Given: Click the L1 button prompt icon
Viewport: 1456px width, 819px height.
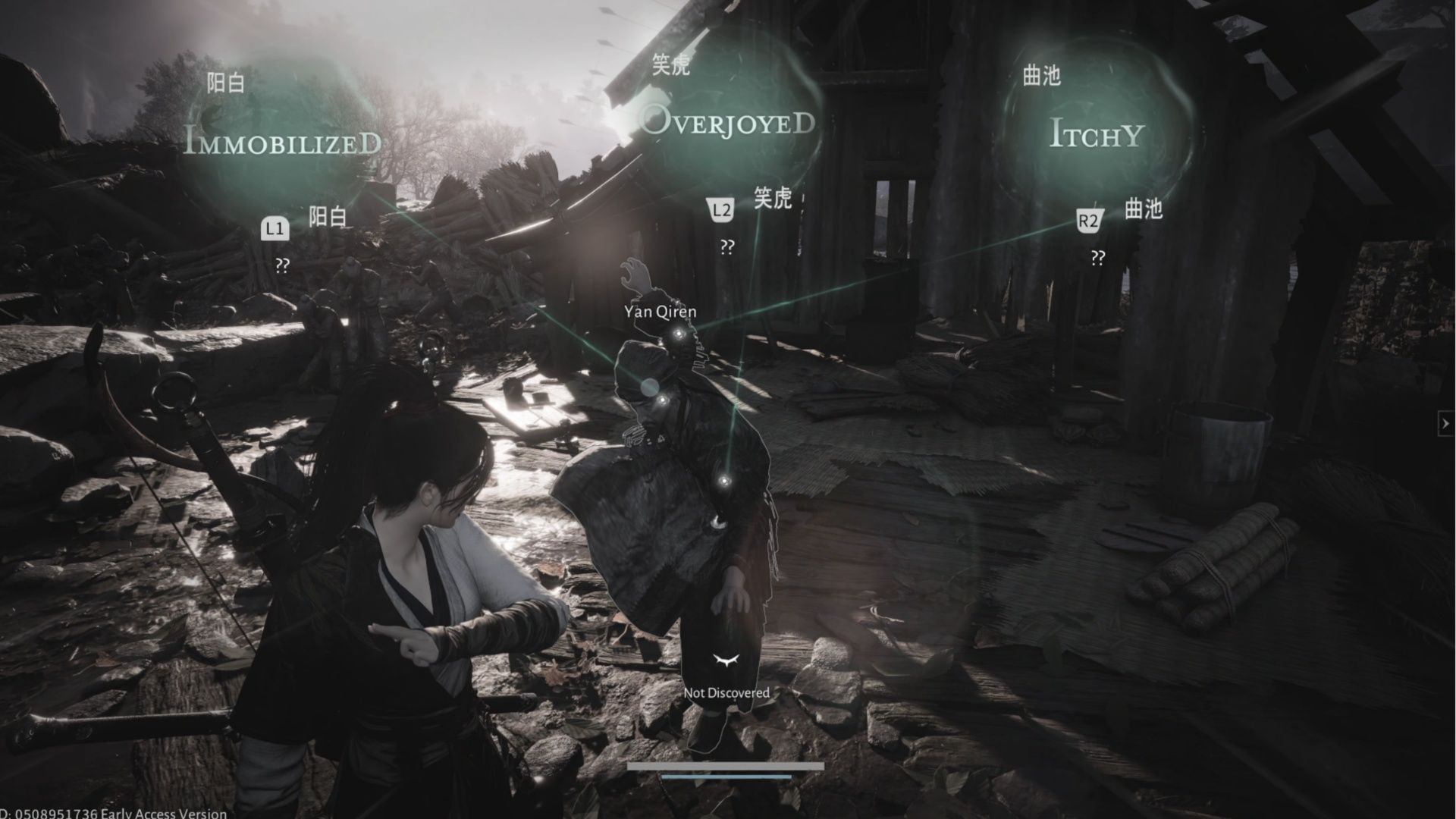Looking at the screenshot, I should tap(276, 229).
